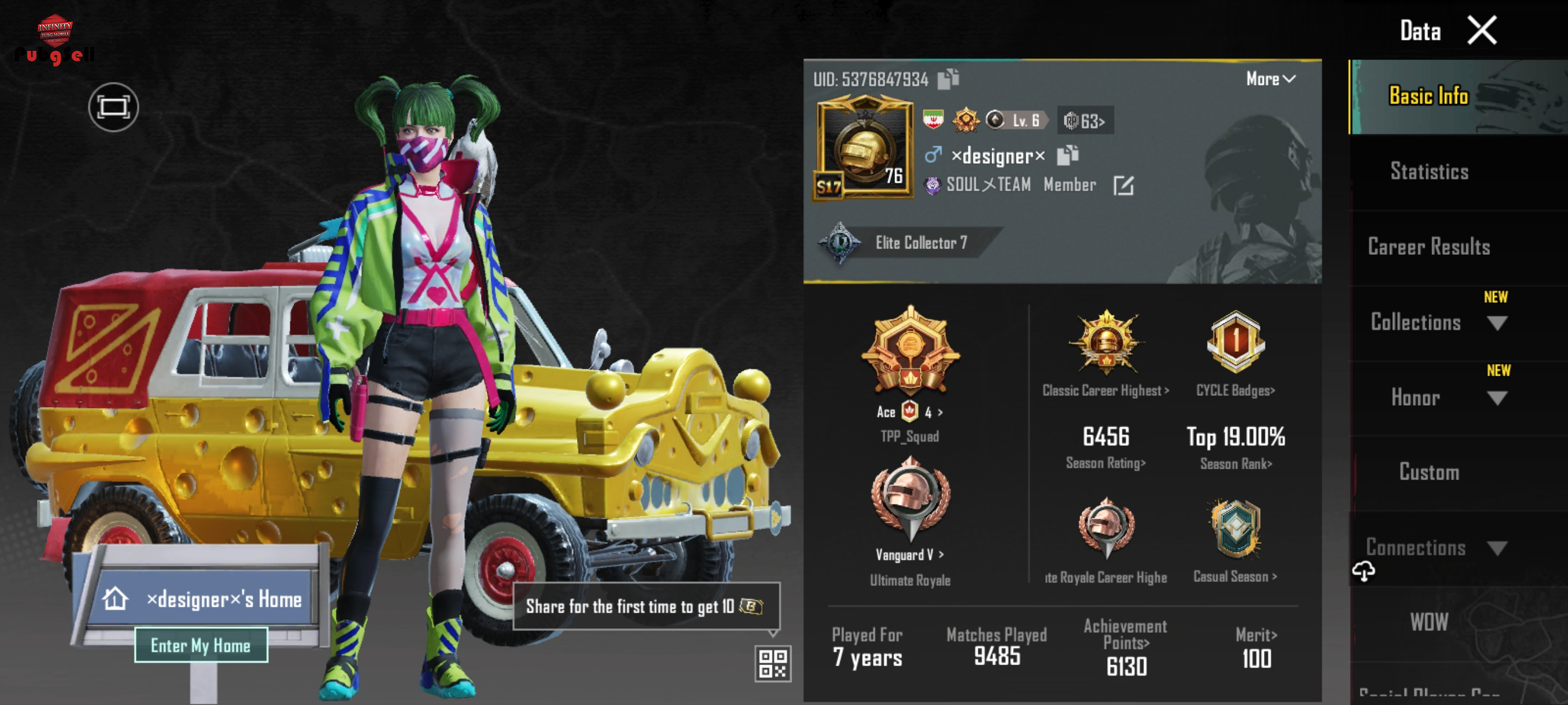The image size is (1568, 705).
Task: Enter My Home
Action: point(200,645)
